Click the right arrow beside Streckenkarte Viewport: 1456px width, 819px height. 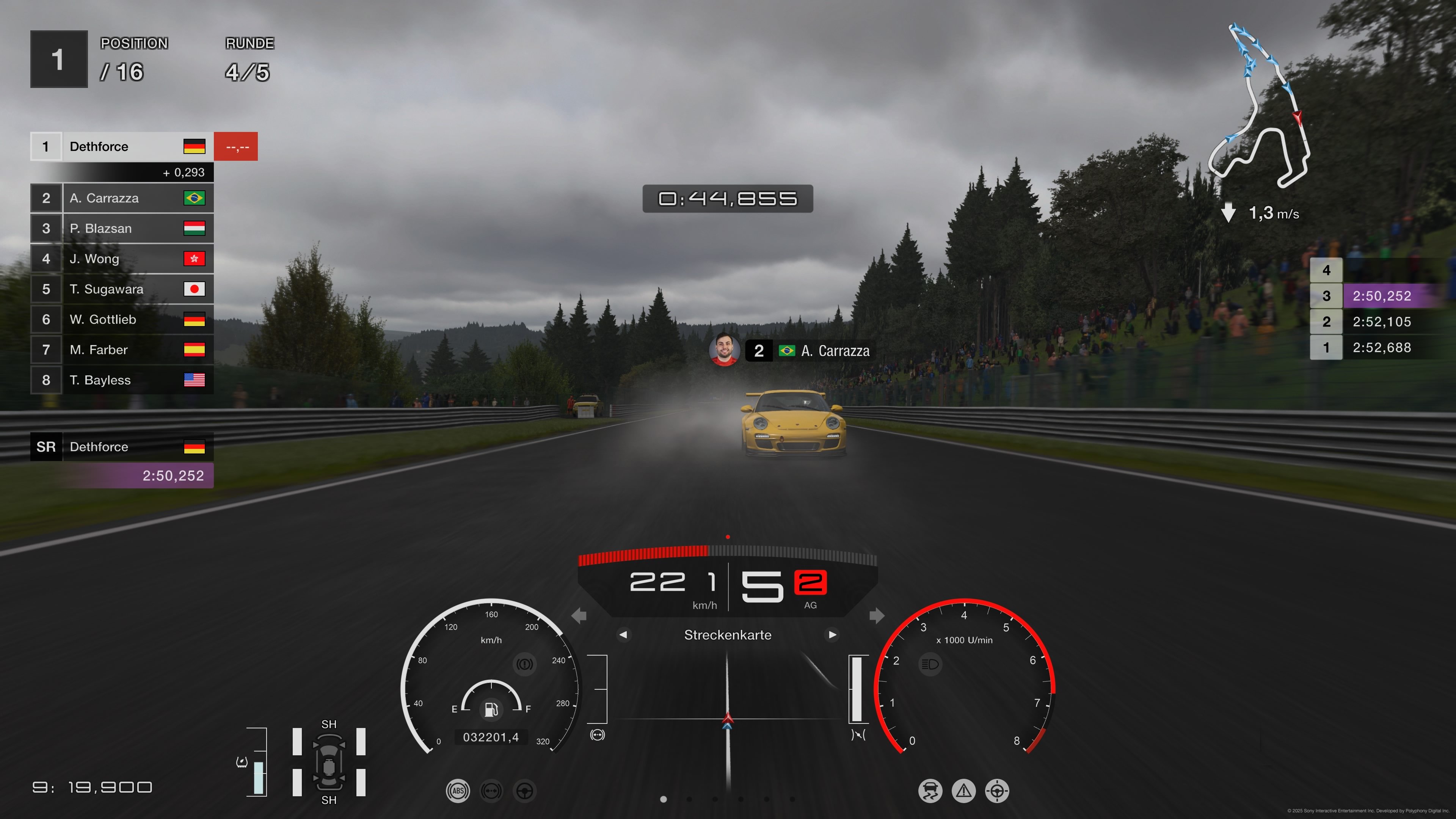click(832, 635)
